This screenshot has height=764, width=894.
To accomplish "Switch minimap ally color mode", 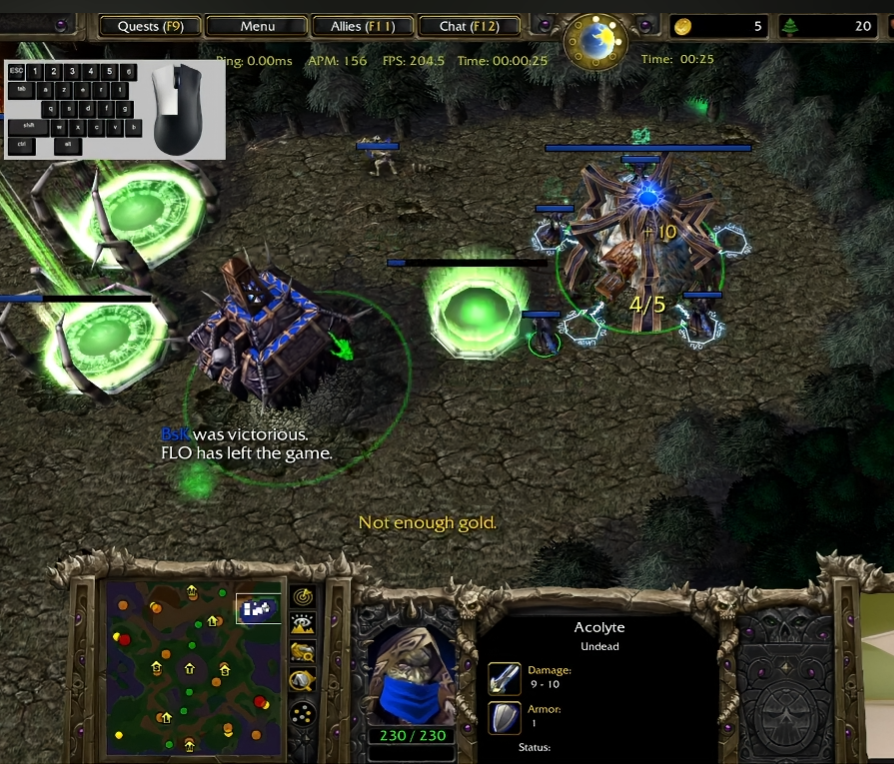I will click(303, 652).
